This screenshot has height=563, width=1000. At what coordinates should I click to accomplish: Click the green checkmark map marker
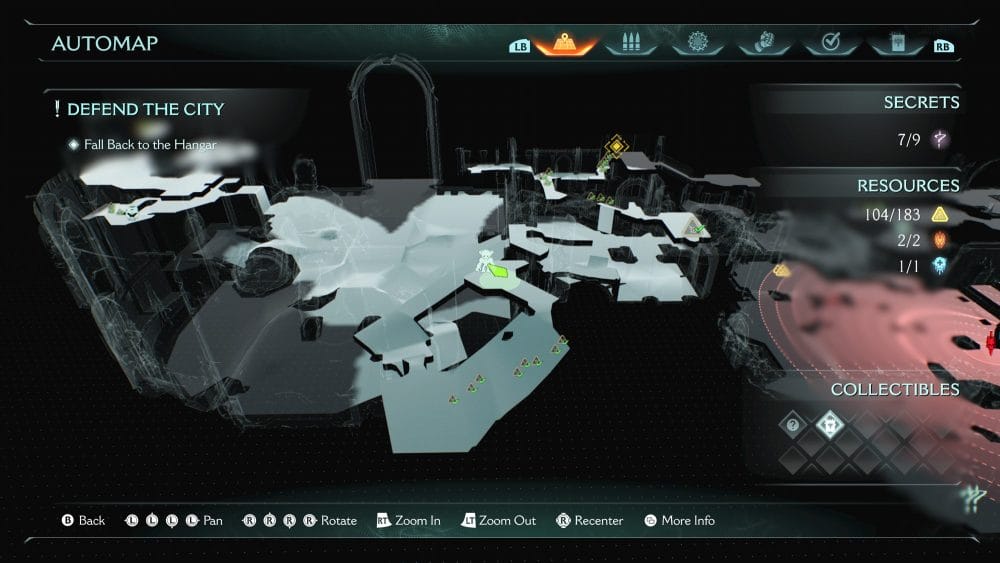click(699, 229)
